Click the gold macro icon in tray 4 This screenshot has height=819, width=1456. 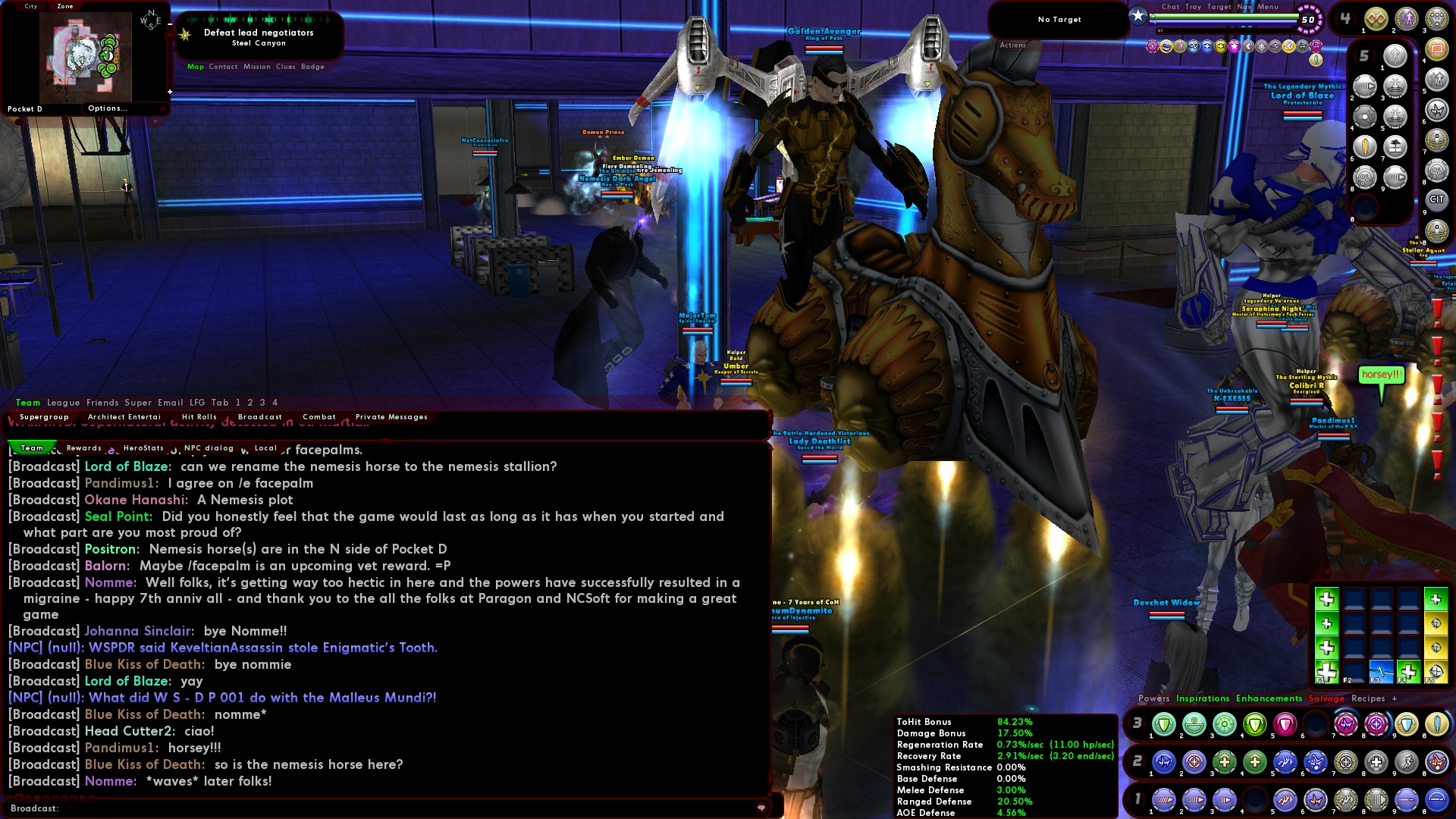(x=1375, y=18)
